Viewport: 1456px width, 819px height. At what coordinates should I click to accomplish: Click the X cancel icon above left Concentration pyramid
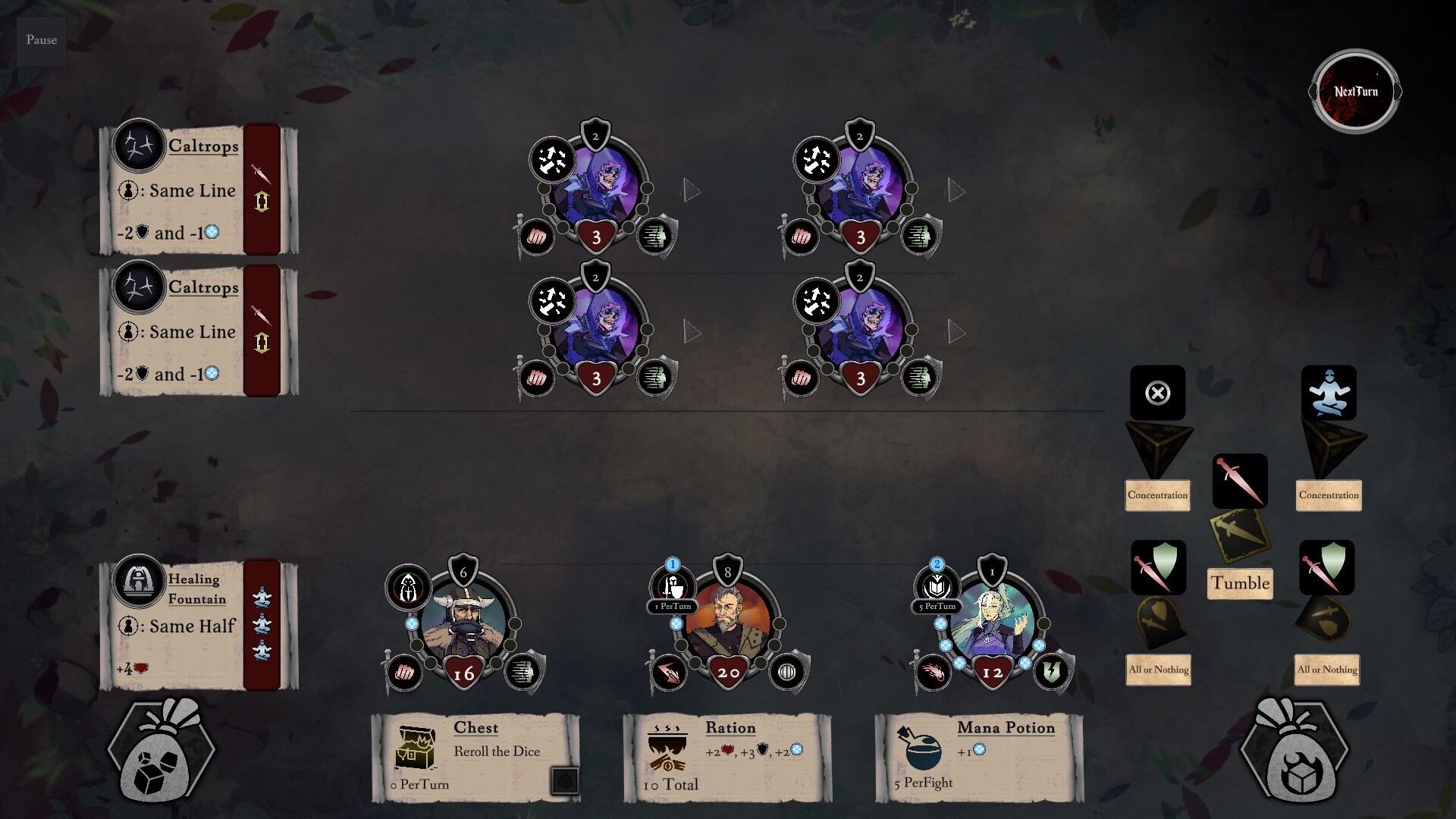[1157, 393]
